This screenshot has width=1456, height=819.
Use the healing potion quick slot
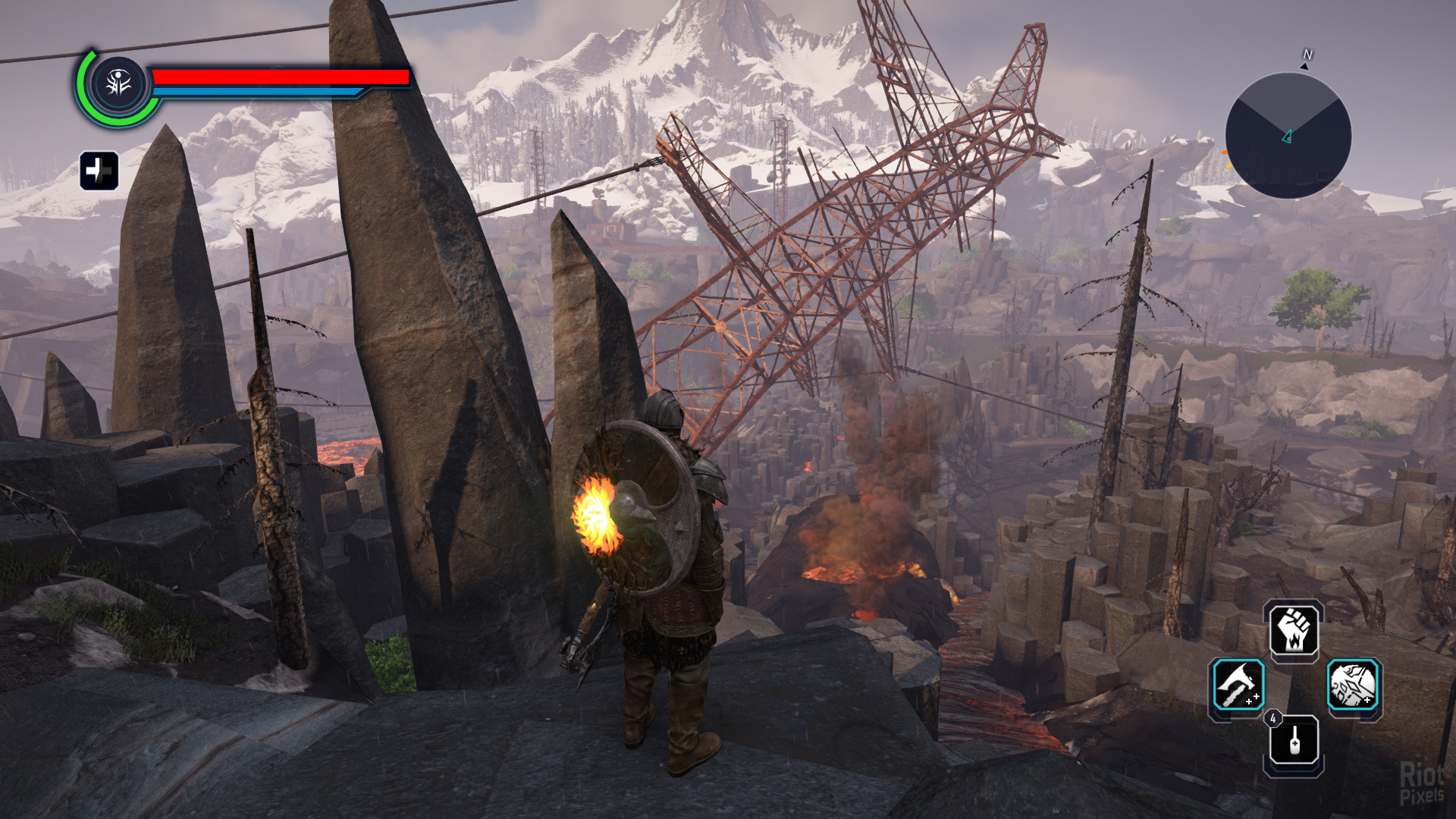tap(1294, 740)
